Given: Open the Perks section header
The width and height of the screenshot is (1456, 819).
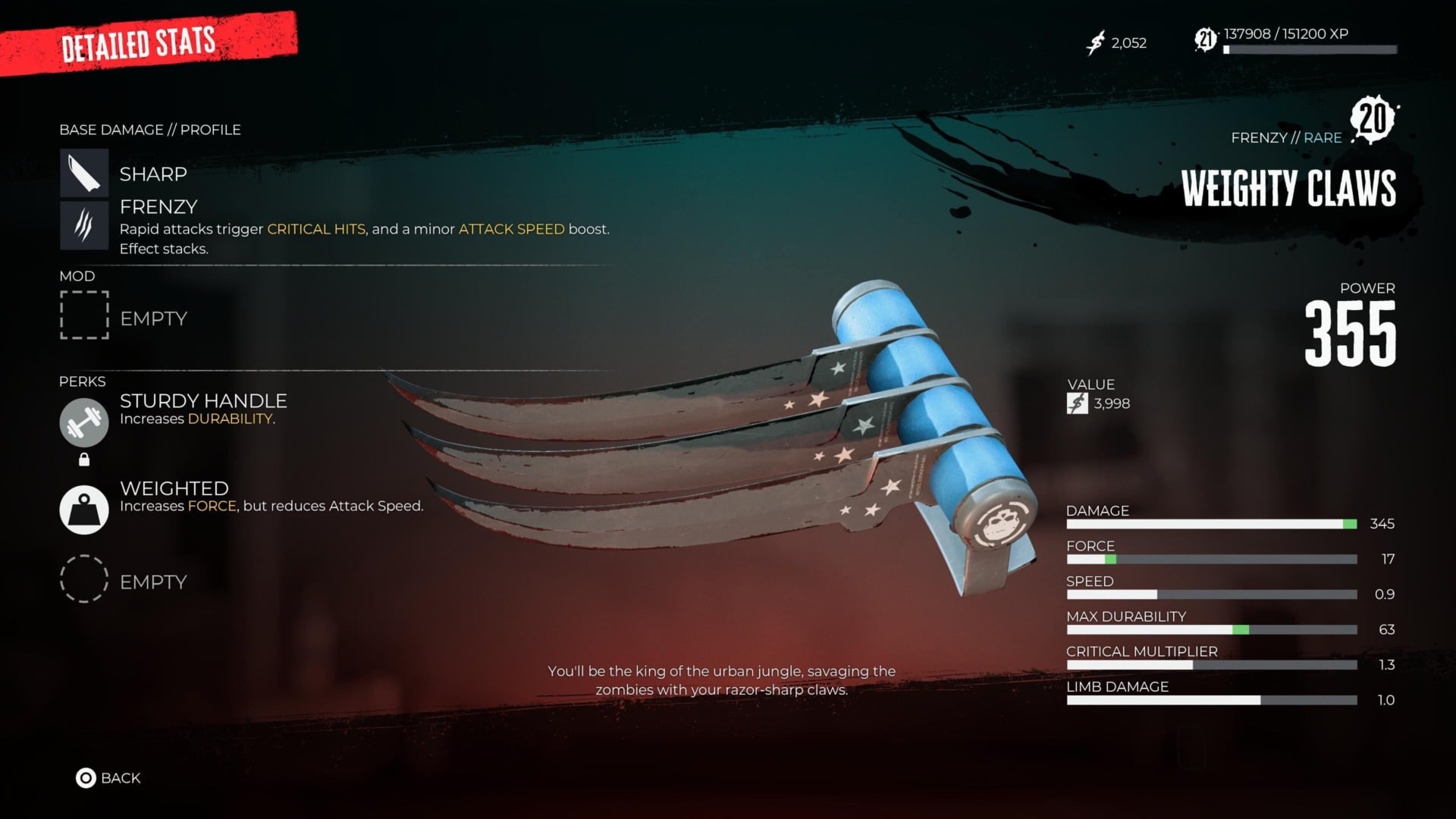Looking at the screenshot, I should 83,381.
